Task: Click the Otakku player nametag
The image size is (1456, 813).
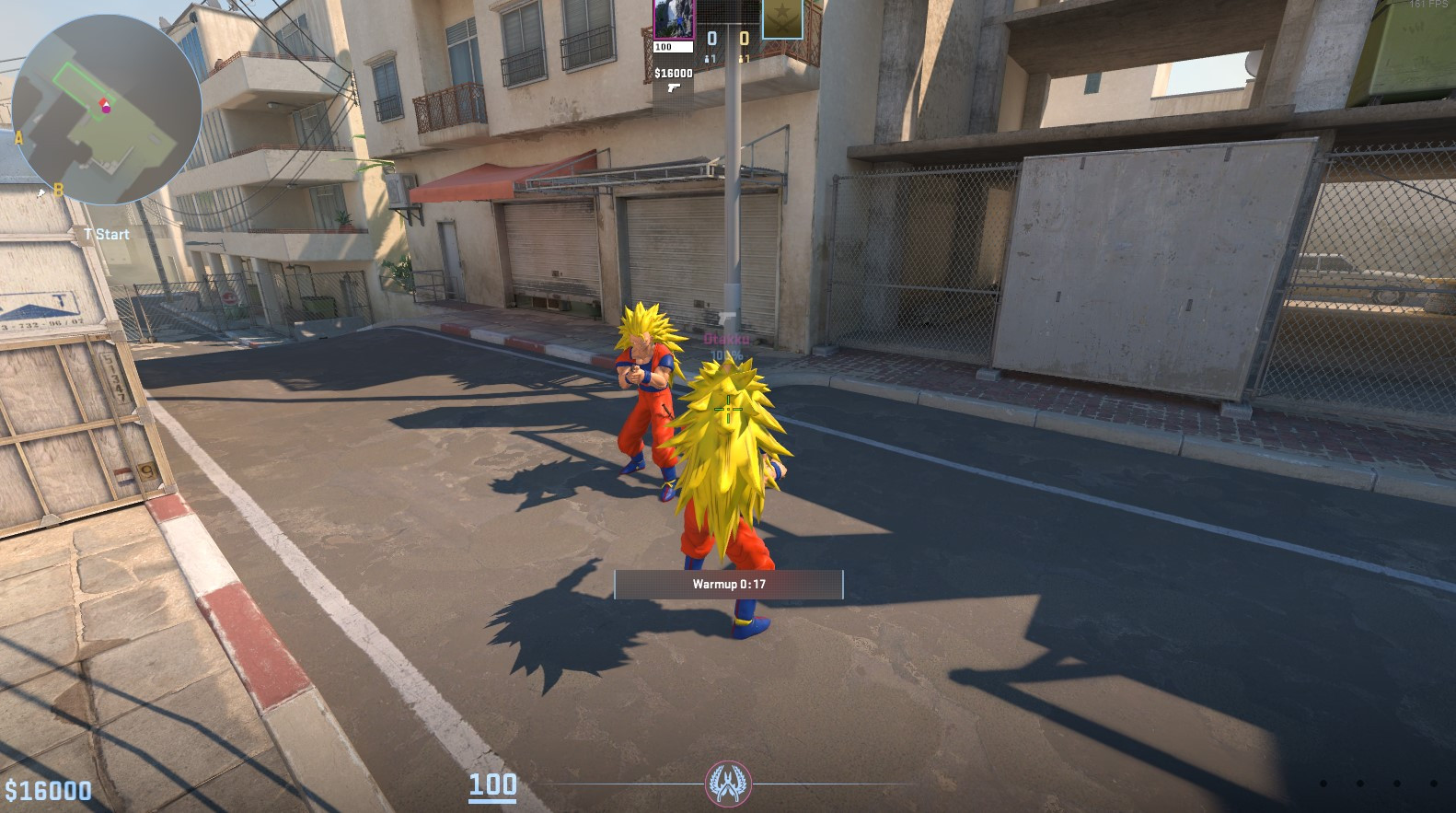Action: click(725, 342)
